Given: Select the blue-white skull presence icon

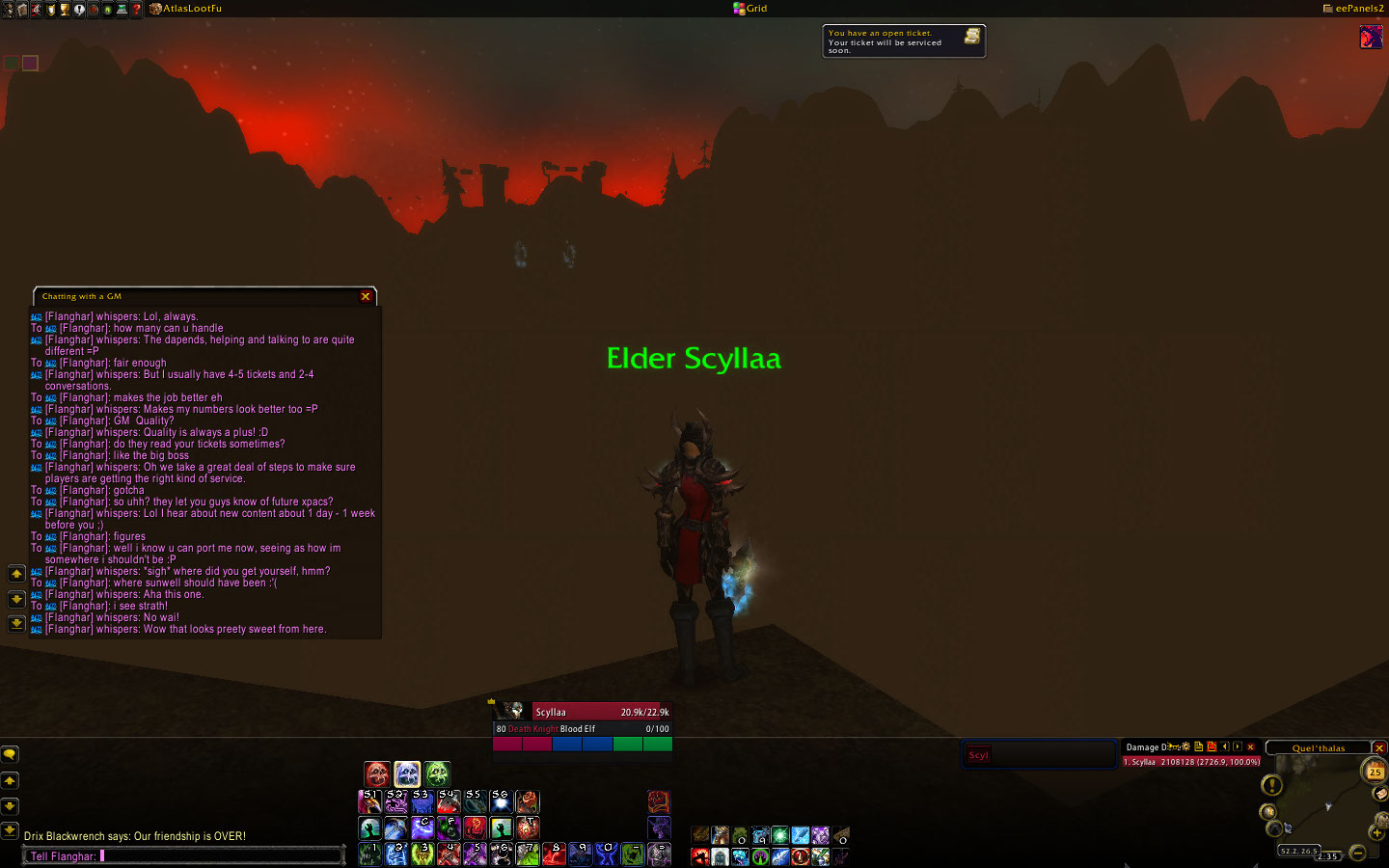Looking at the screenshot, I should pyautogui.click(x=407, y=773).
